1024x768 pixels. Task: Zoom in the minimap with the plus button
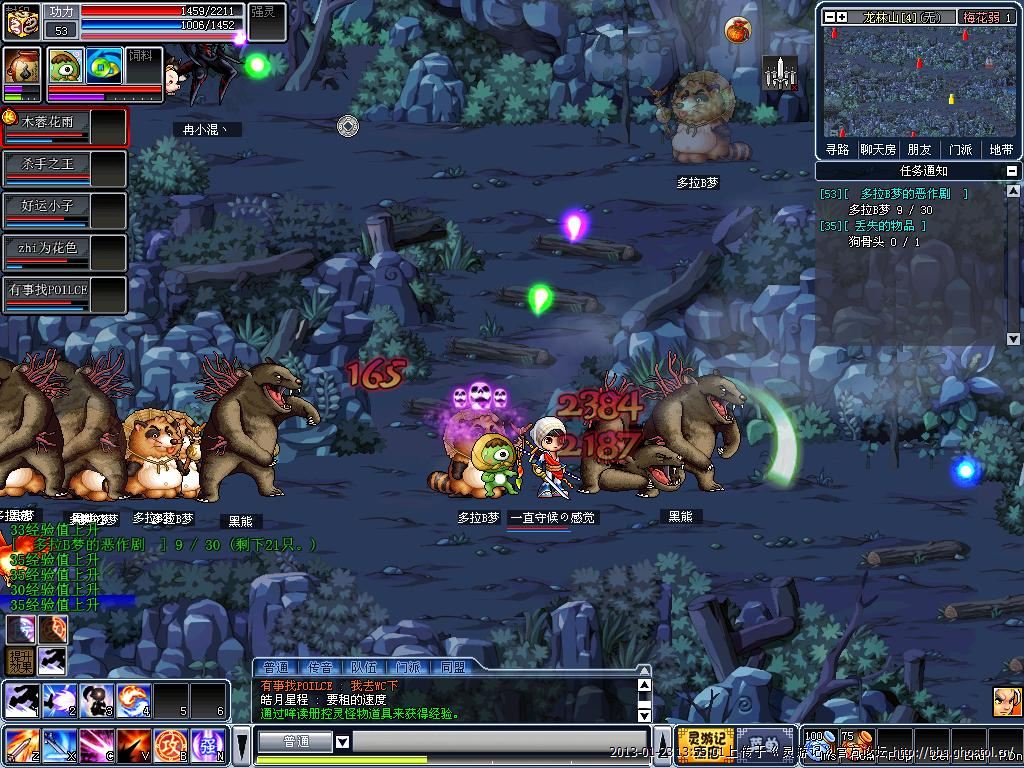(x=842, y=17)
